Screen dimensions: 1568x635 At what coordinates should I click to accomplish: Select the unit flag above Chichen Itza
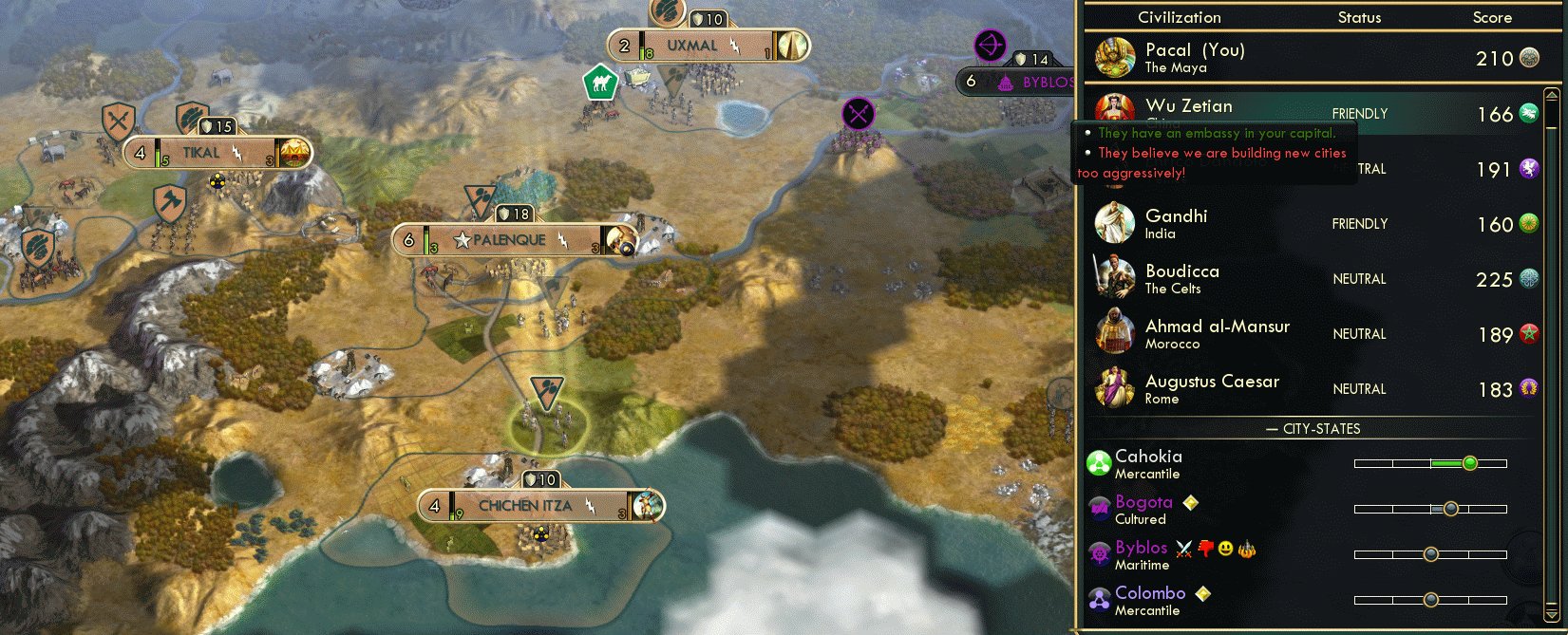pyautogui.click(x=547, y=389)
